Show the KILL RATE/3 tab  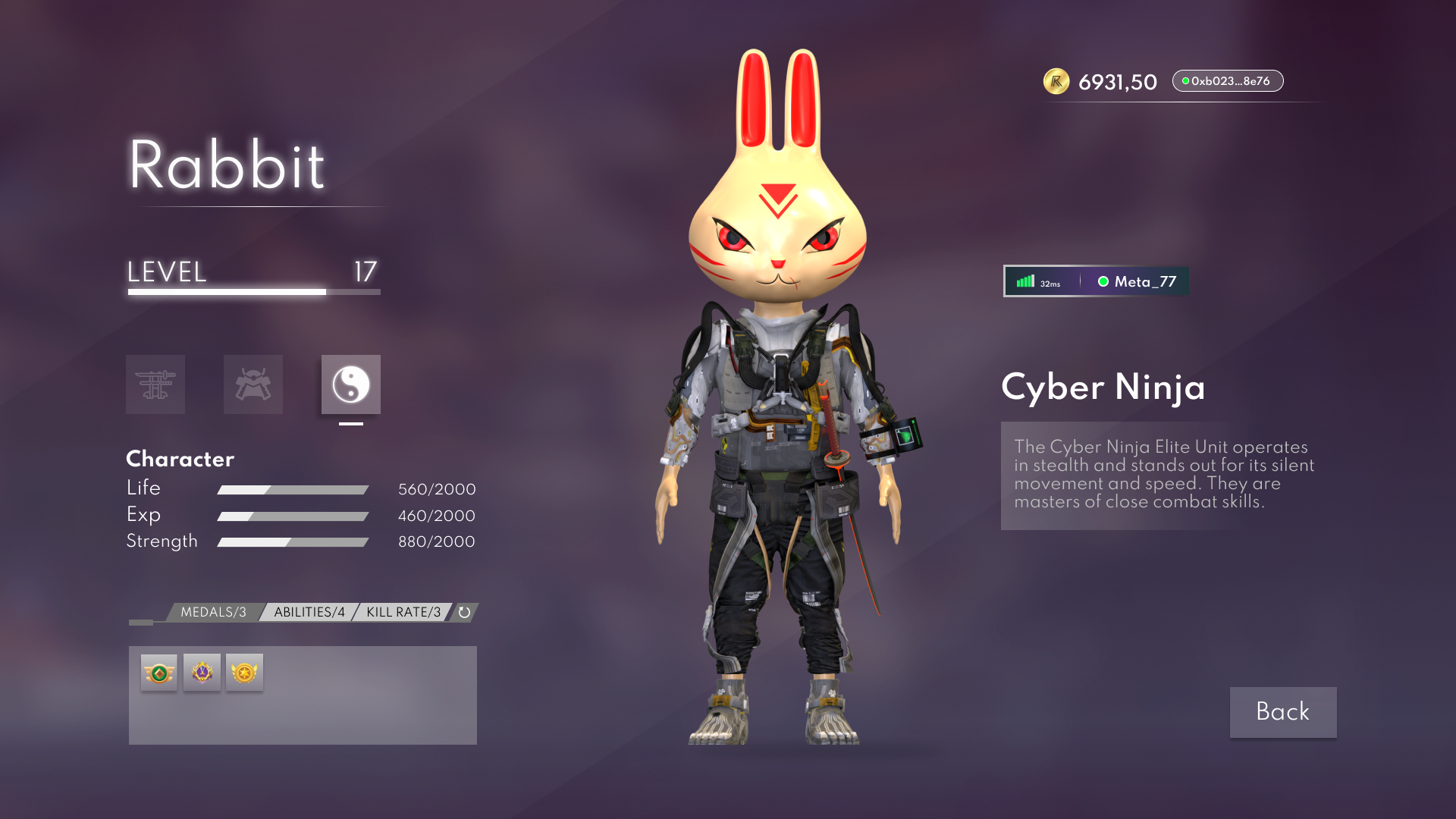point(403,612)
